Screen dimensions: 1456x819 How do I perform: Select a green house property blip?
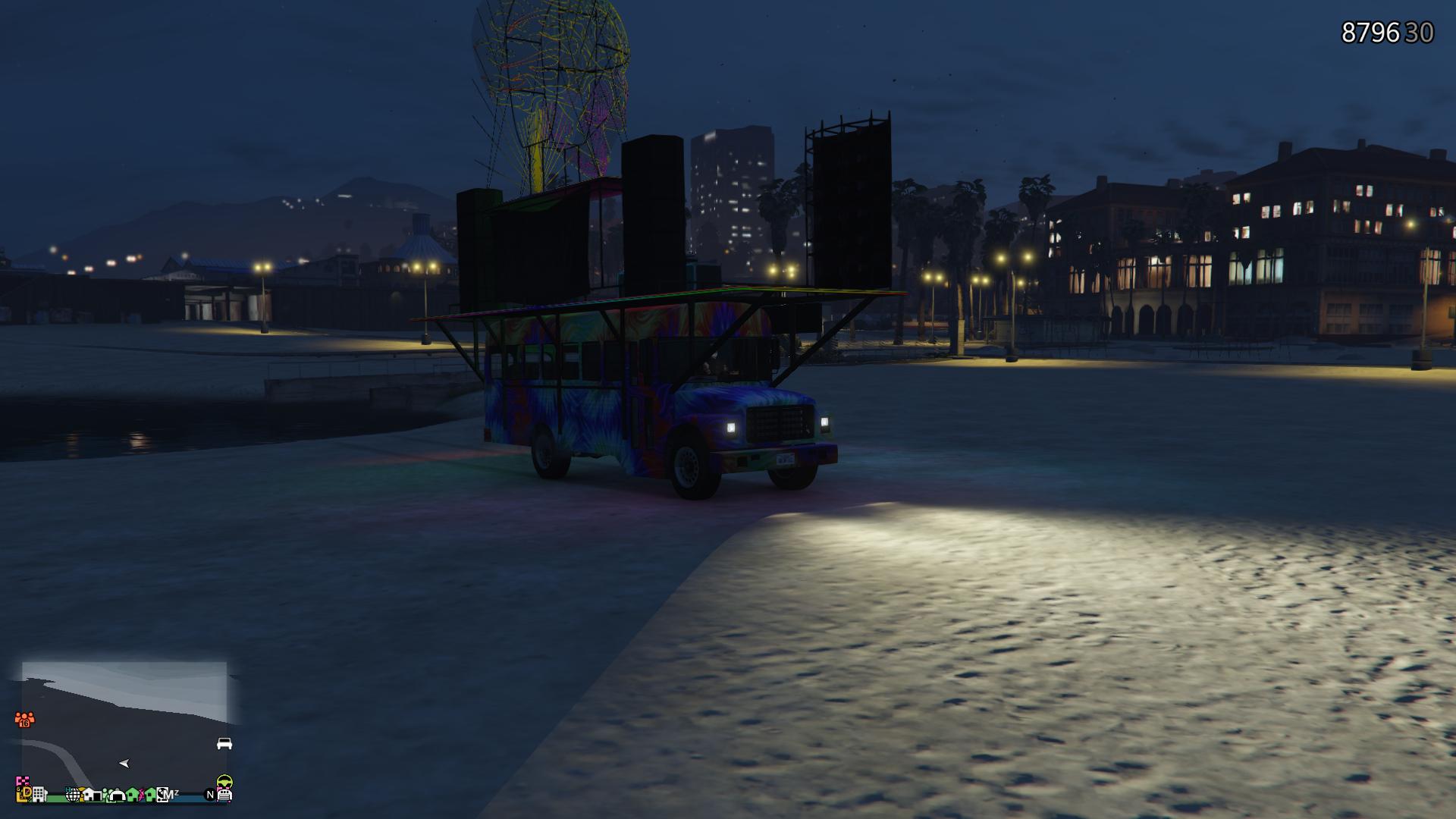click(x=131, y=795)
